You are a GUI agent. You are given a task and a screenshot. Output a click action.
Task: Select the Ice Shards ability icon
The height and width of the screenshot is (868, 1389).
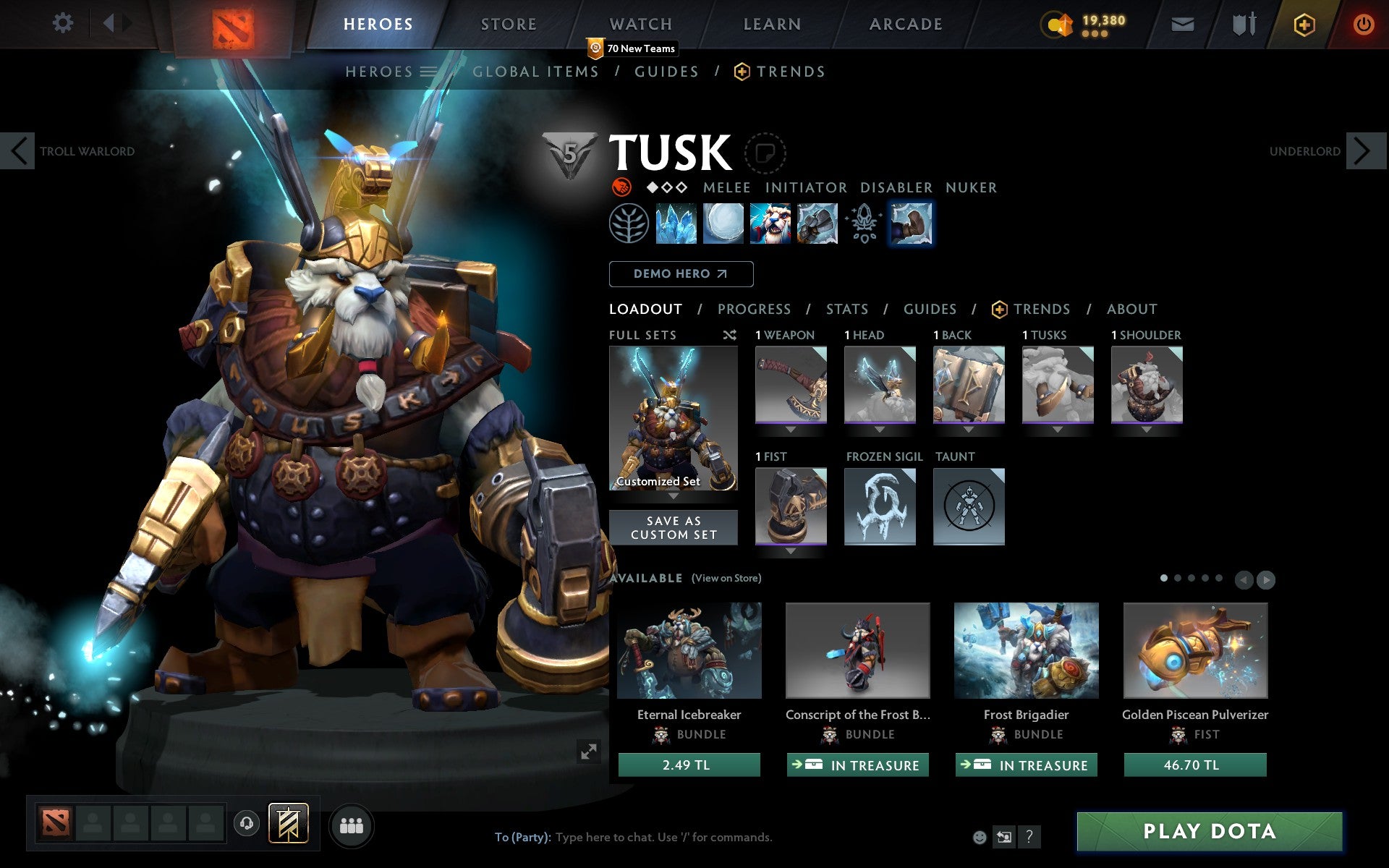[678, 224]
